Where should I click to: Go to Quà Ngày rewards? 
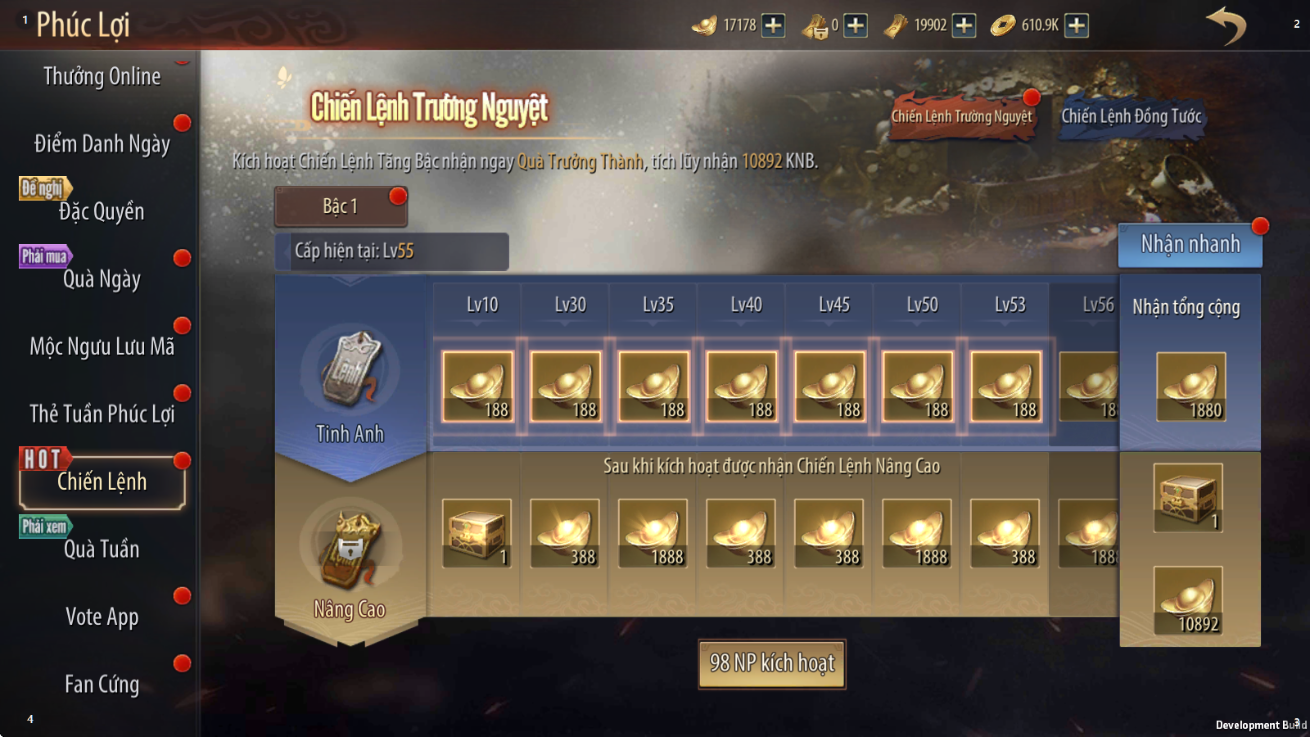pos(102,279)
